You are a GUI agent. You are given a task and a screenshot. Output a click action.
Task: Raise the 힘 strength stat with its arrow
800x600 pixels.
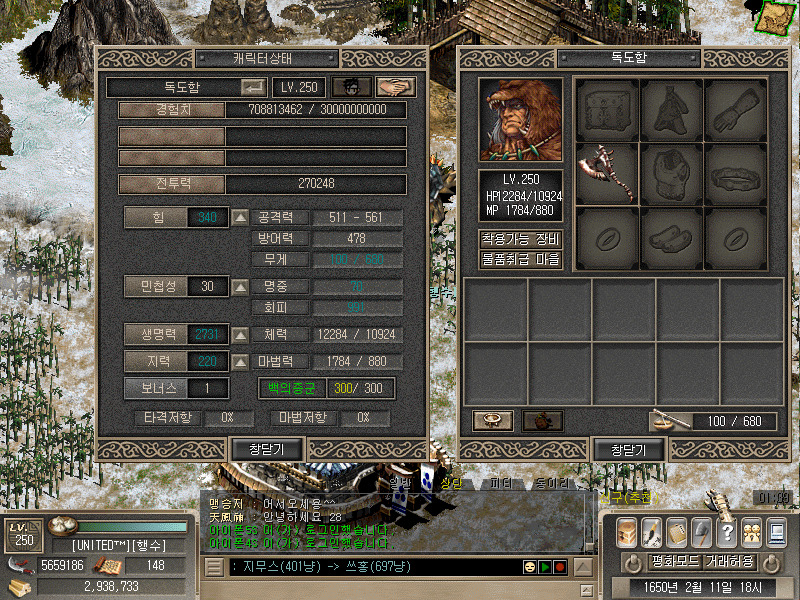pos(240,217)
